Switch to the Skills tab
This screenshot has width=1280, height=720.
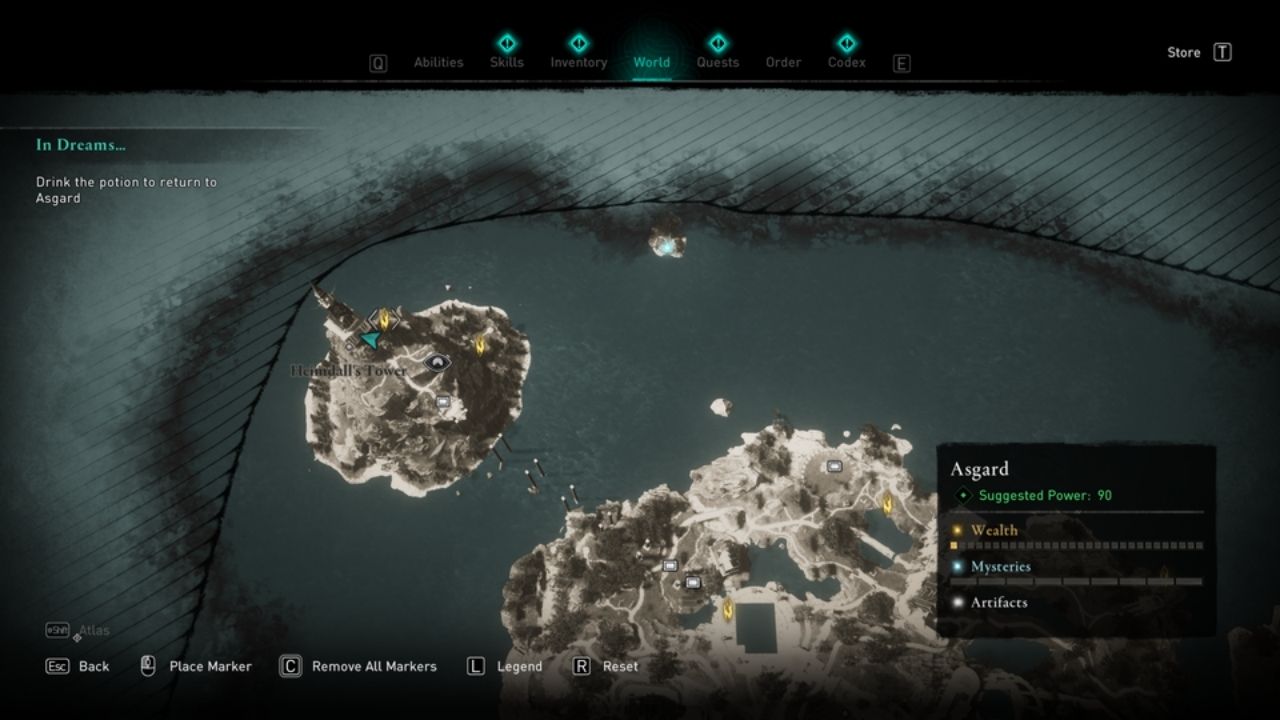tap(506, 62)
